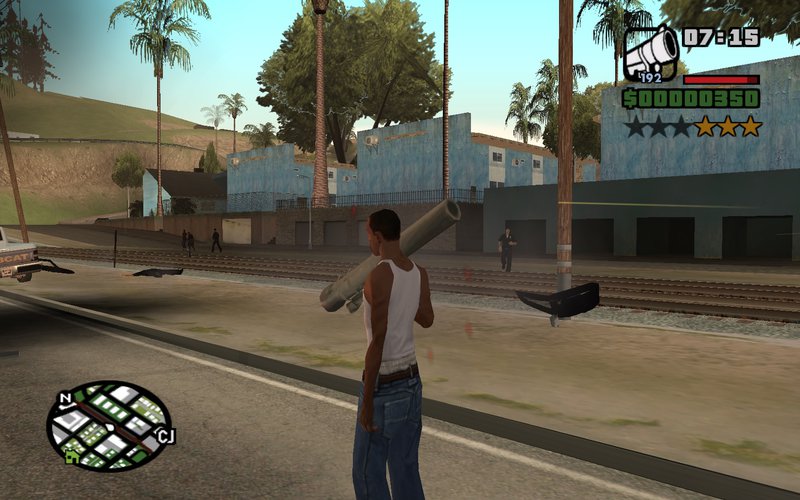
Task: Select the rocket launcher weapon icon
Action: click(x=651, y=52)
